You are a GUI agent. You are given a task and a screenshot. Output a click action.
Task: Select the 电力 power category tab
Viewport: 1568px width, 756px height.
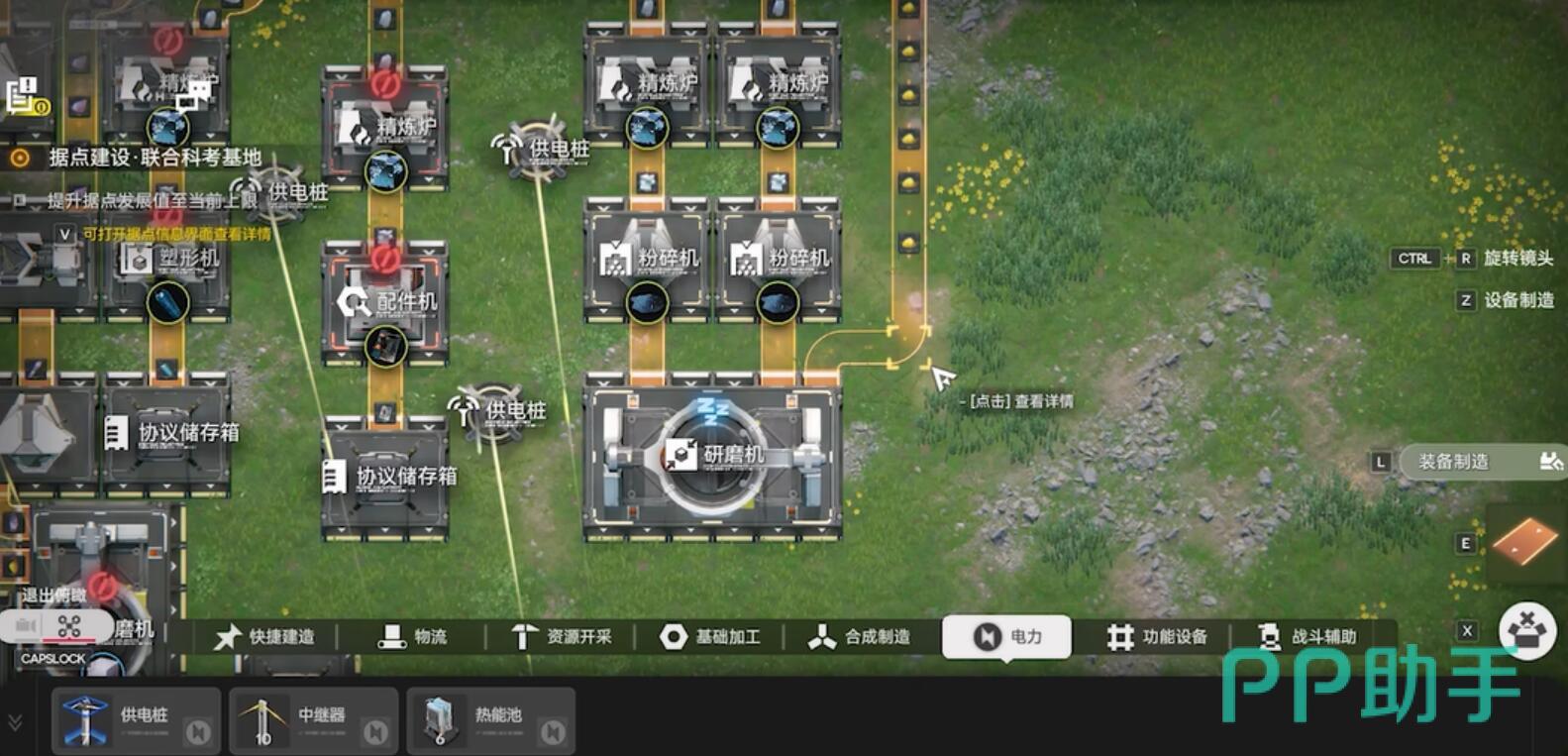[x=1007, y=636]
